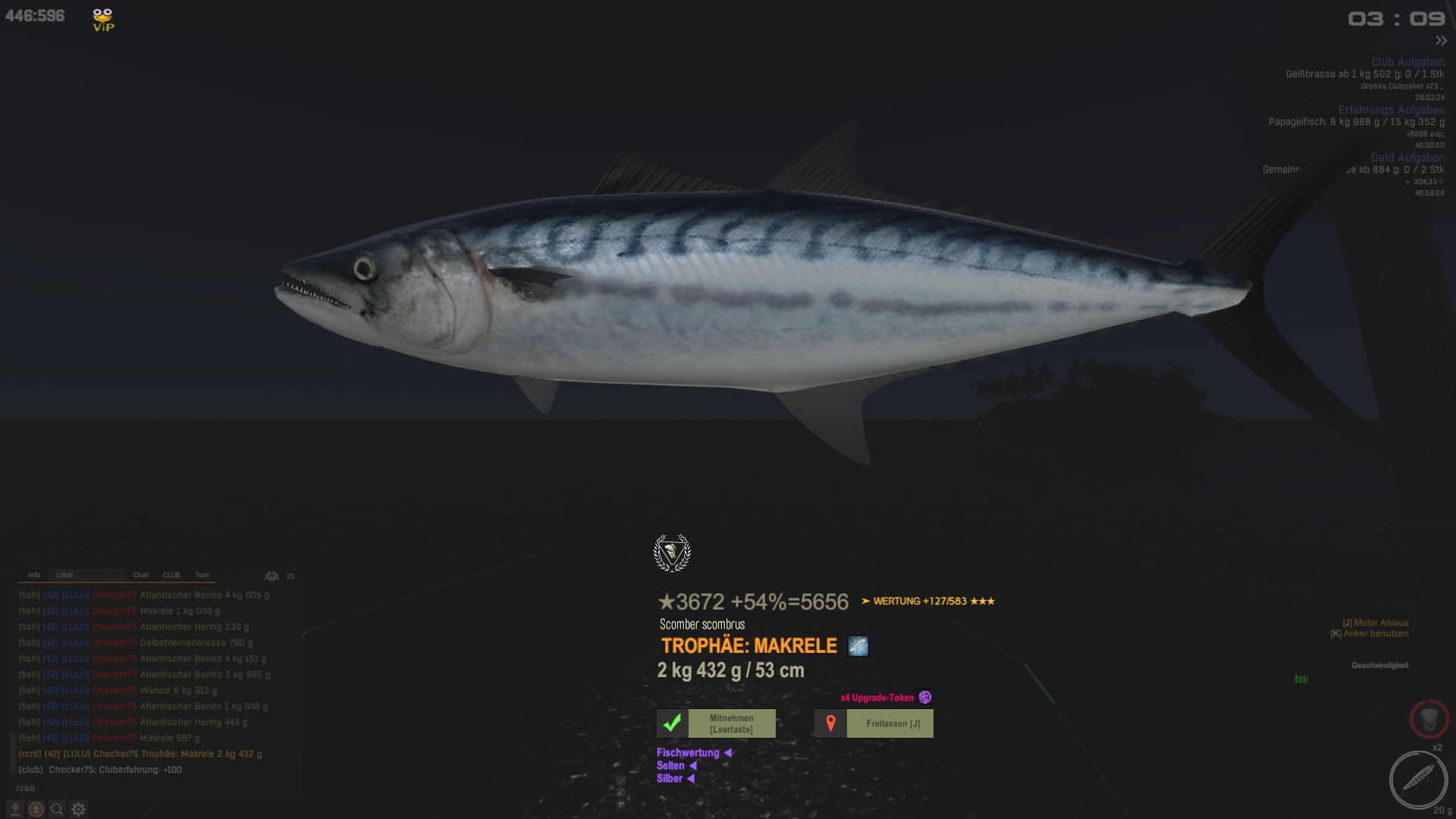The width and height of the screenshot is (1456, 819).
Task: Select the Lokal chat tab
Action: (65, 575)
